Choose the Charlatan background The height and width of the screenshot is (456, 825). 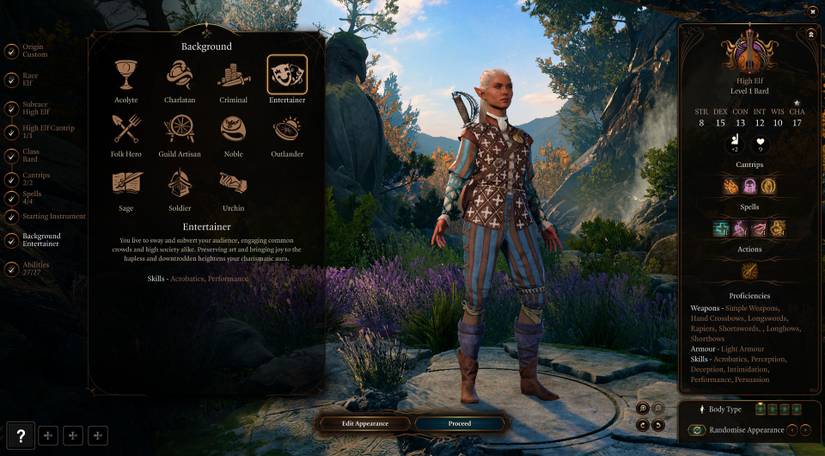pyautogui.click(x=179, y=76)
